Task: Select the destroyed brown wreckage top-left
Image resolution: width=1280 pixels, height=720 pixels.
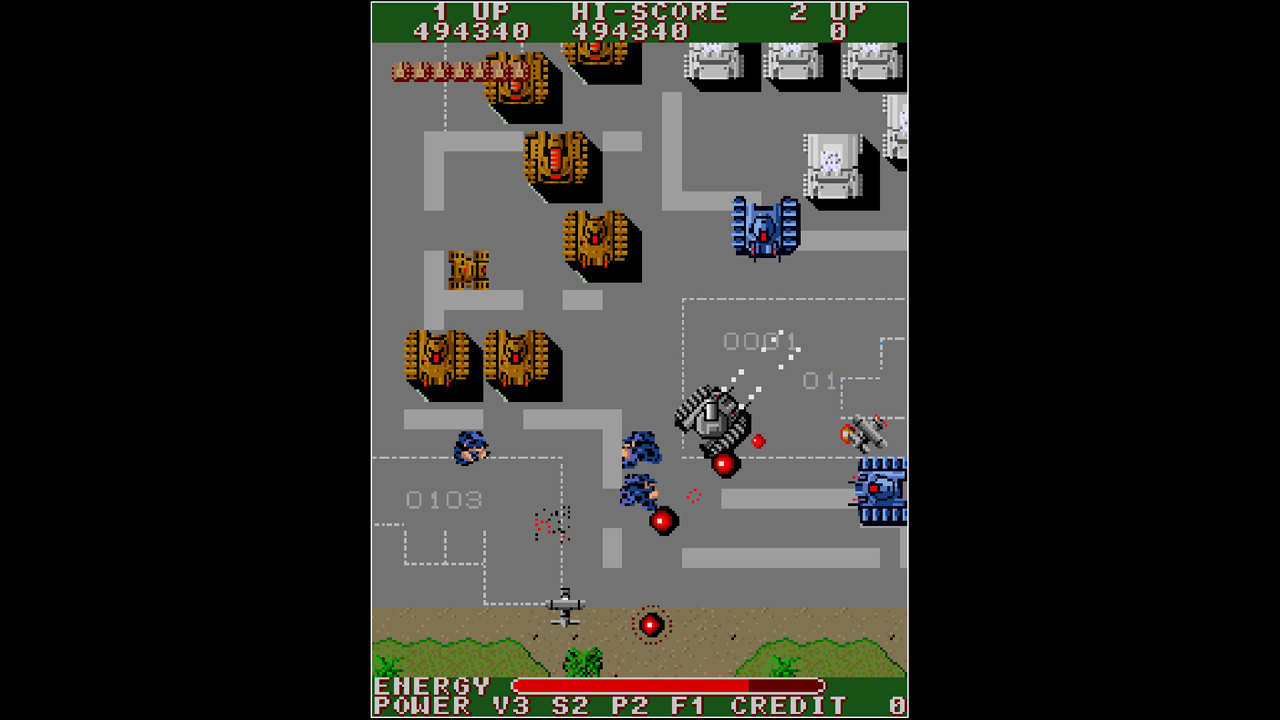Action: 455,70
